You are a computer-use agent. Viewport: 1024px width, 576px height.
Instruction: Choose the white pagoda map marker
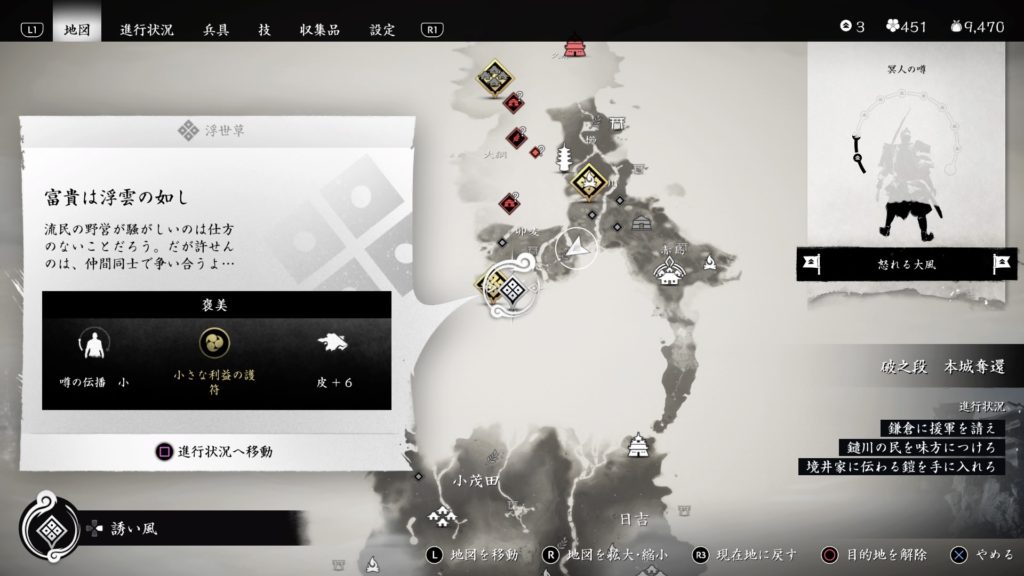(561, 157)
